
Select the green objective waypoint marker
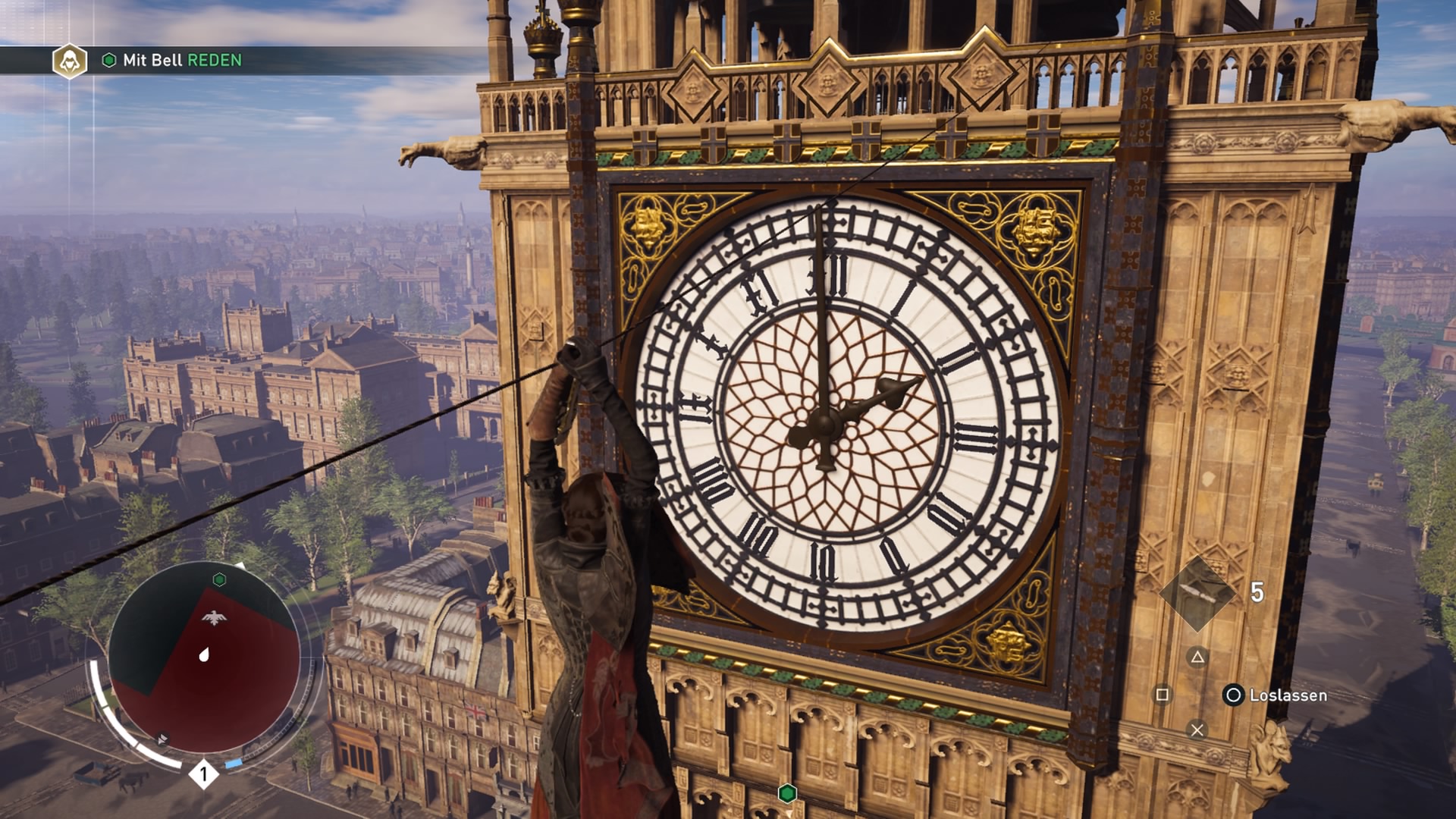click(787, 793)
